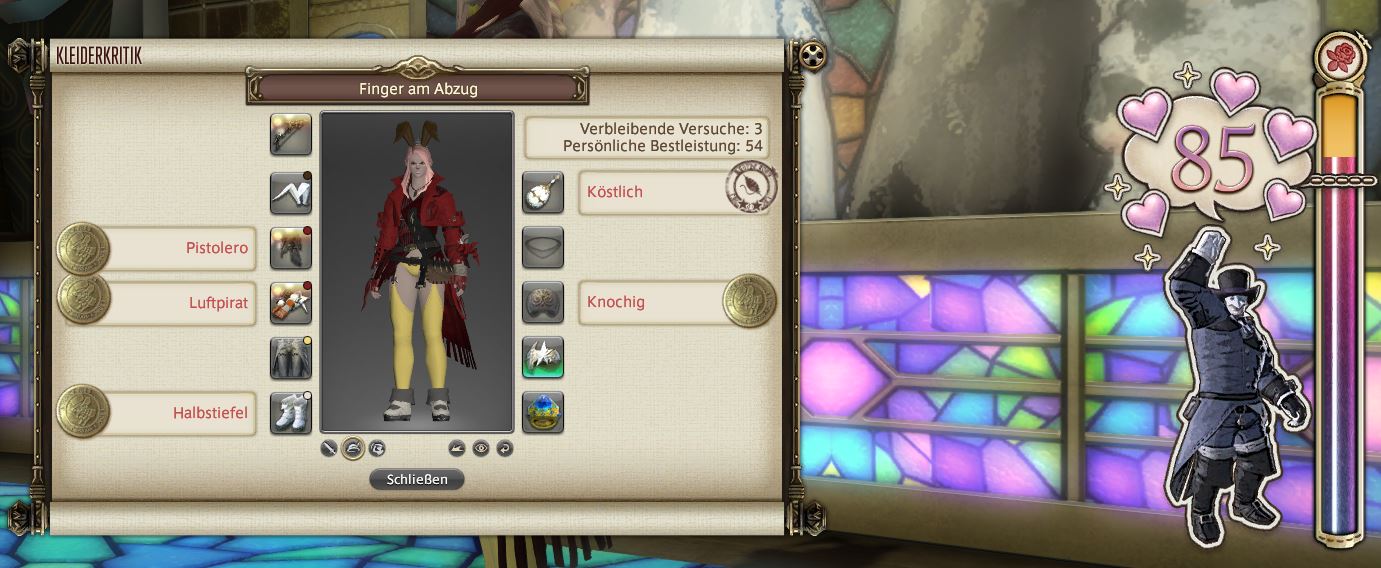
Task: Select the Luftpirat gloves slot
Action: [x=291, y=303]
